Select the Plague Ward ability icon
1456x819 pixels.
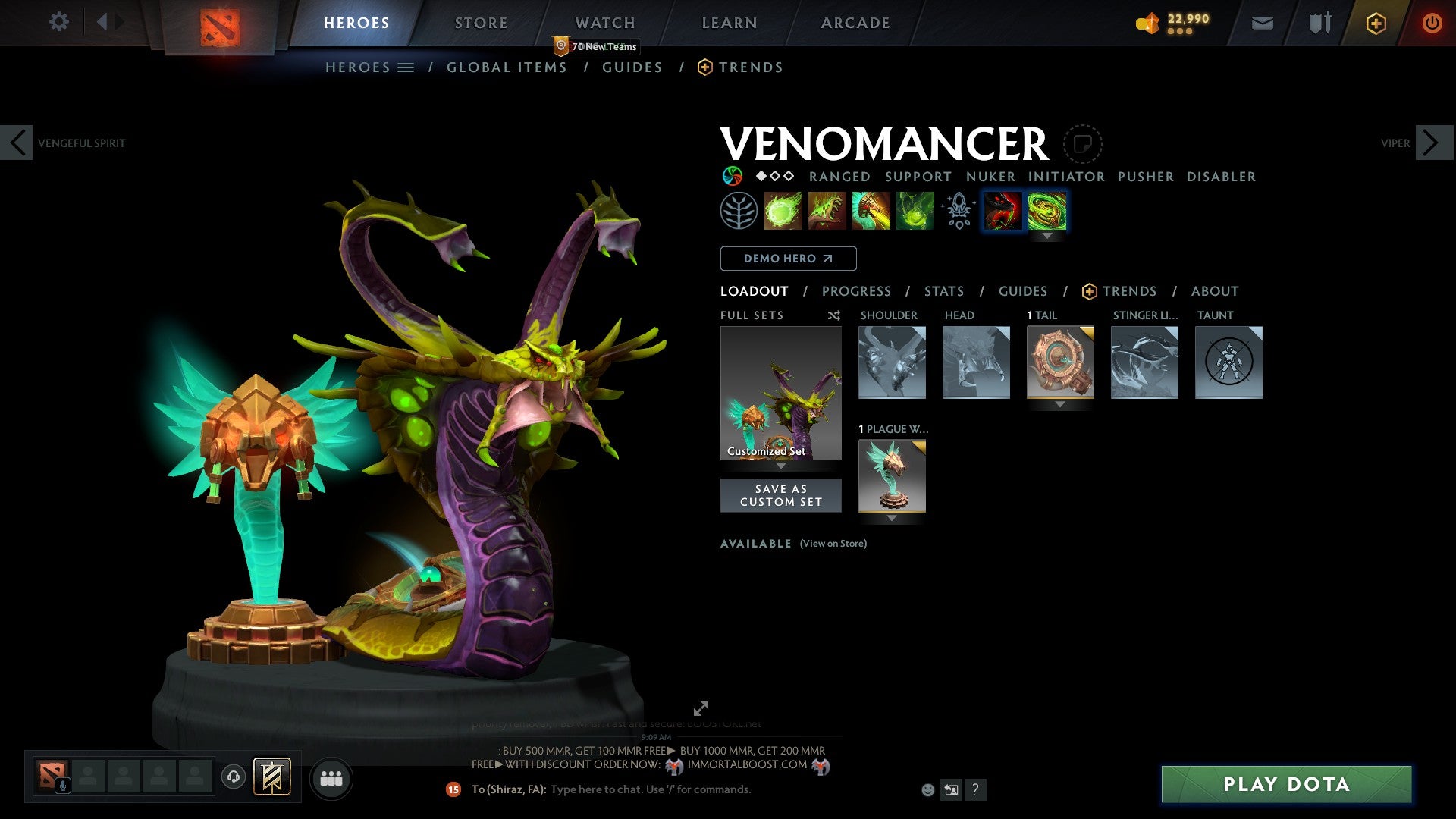(871, 211)
